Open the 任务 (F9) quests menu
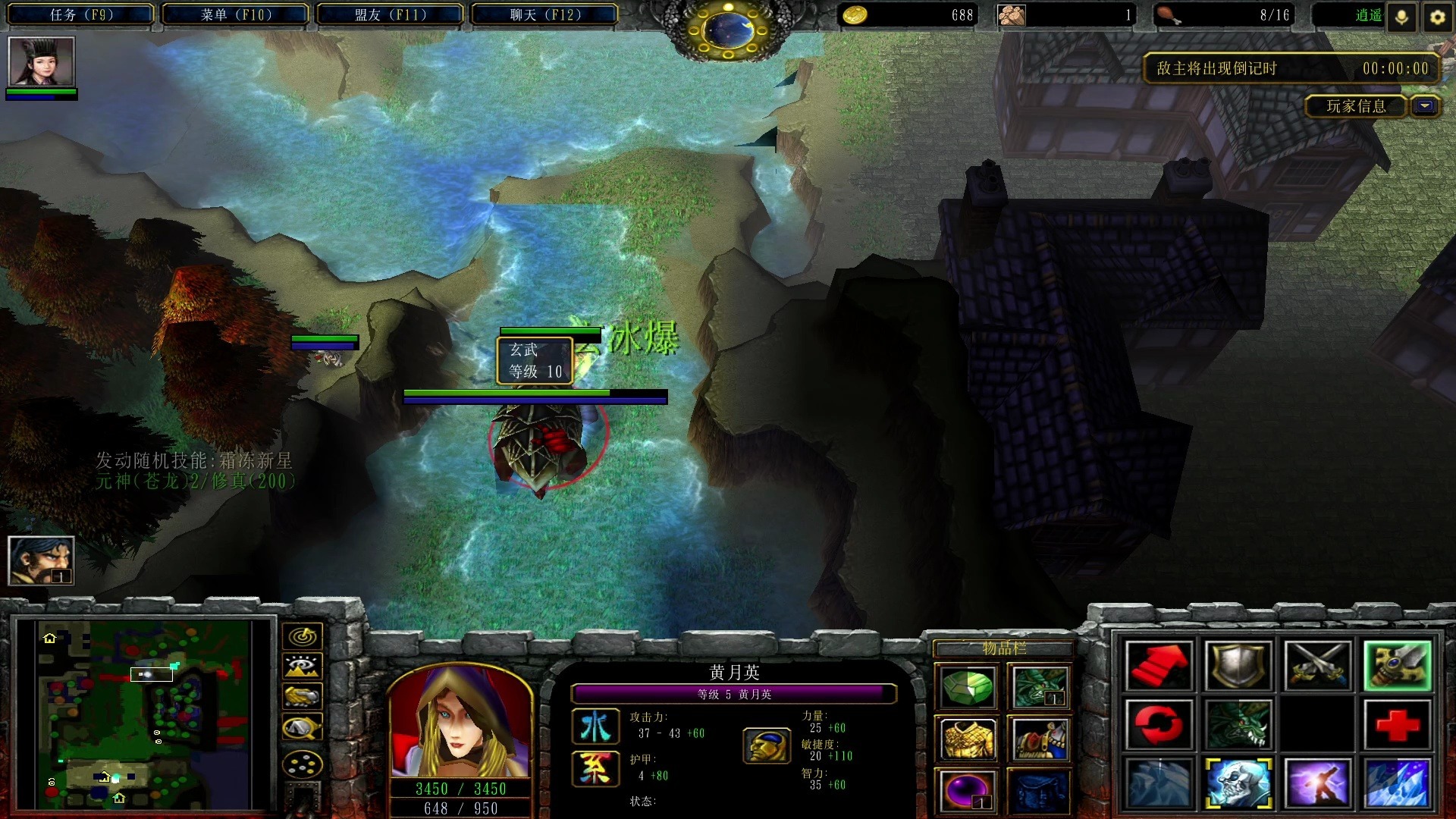The width and height of the screenshot is (1456, 819). point(81,14)
